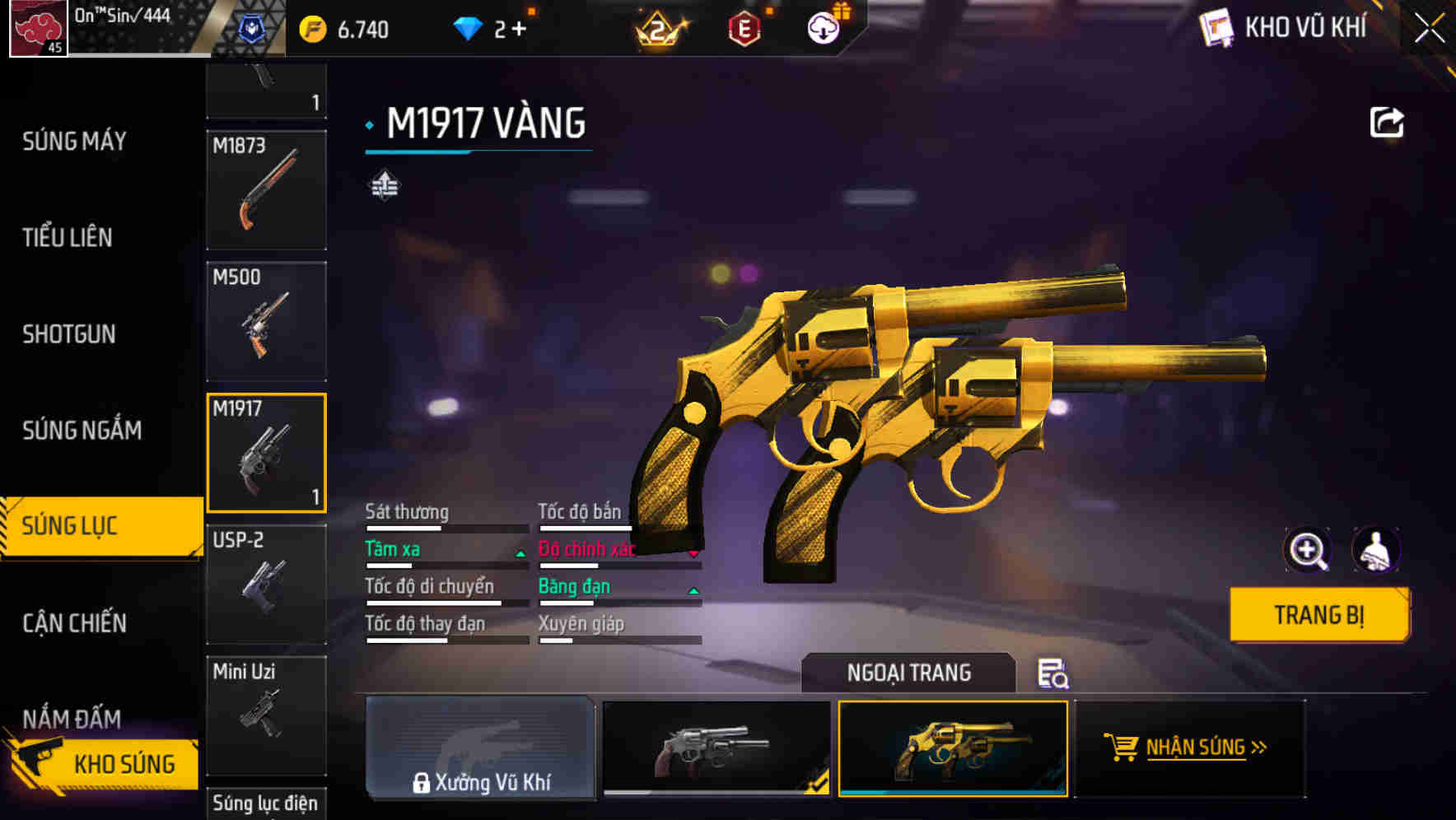Screen dimensions: 1456x820
Task: Select the M500 weapon in the list
Action: 266,320
